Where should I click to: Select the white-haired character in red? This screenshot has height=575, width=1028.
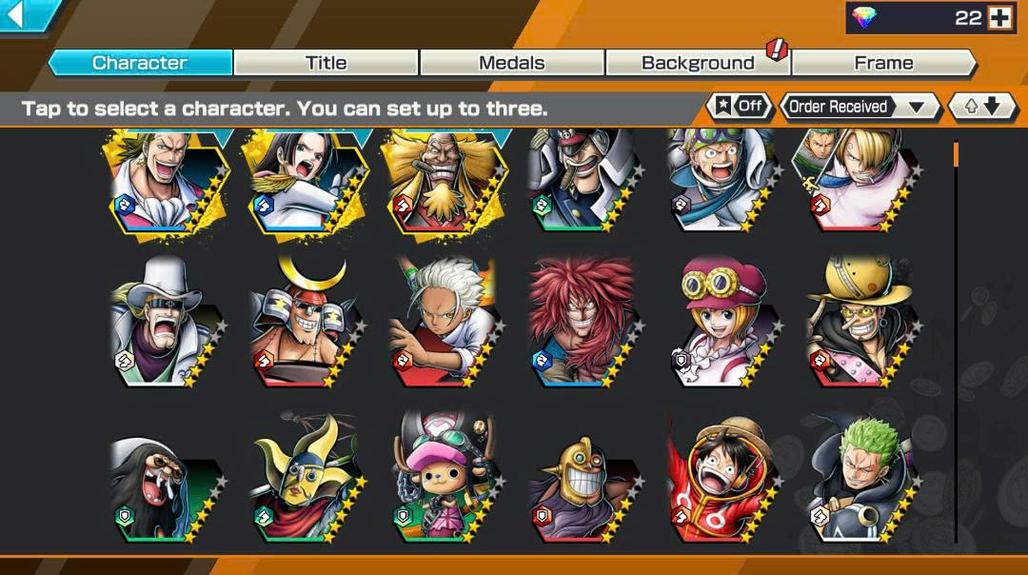coord(441,320)
